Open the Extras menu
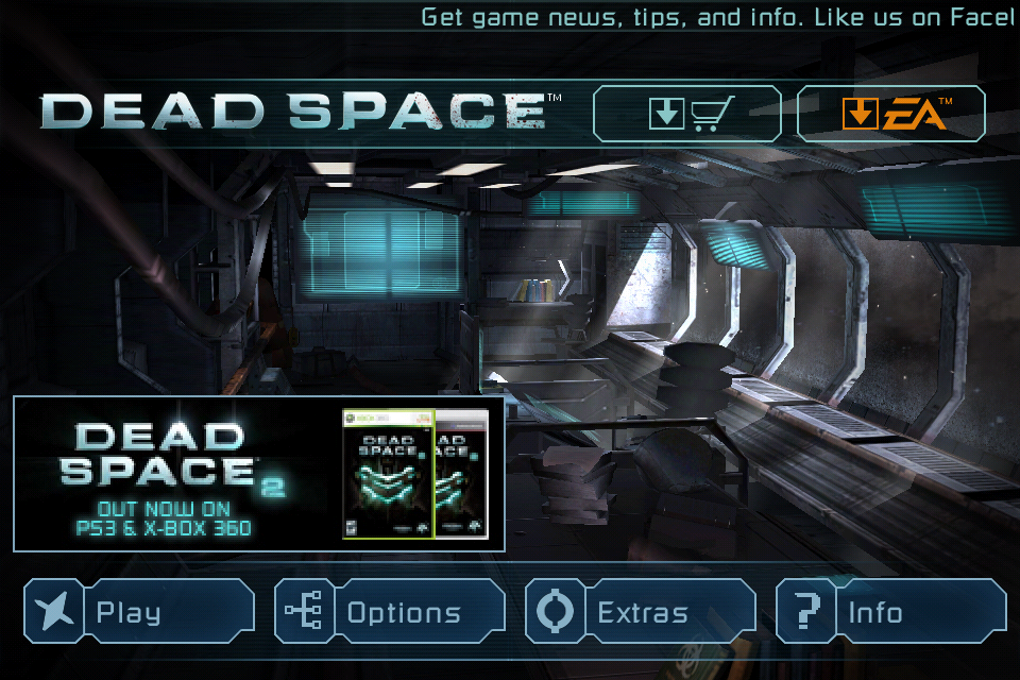This screenshot has height=680, width=1020. (640, 612)
